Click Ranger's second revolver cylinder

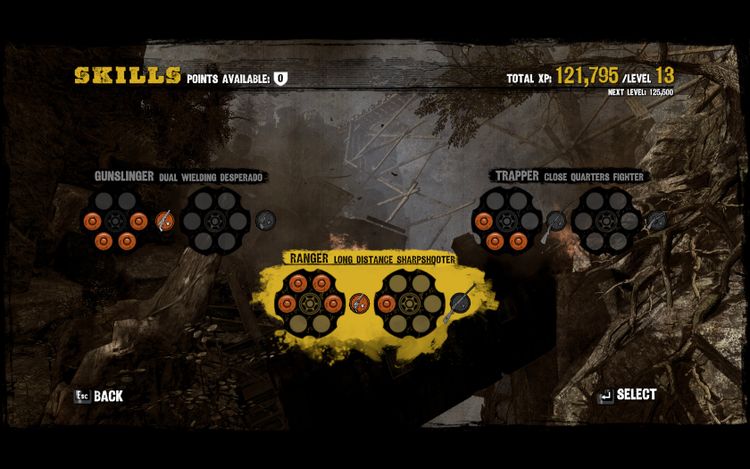point(409,301)
